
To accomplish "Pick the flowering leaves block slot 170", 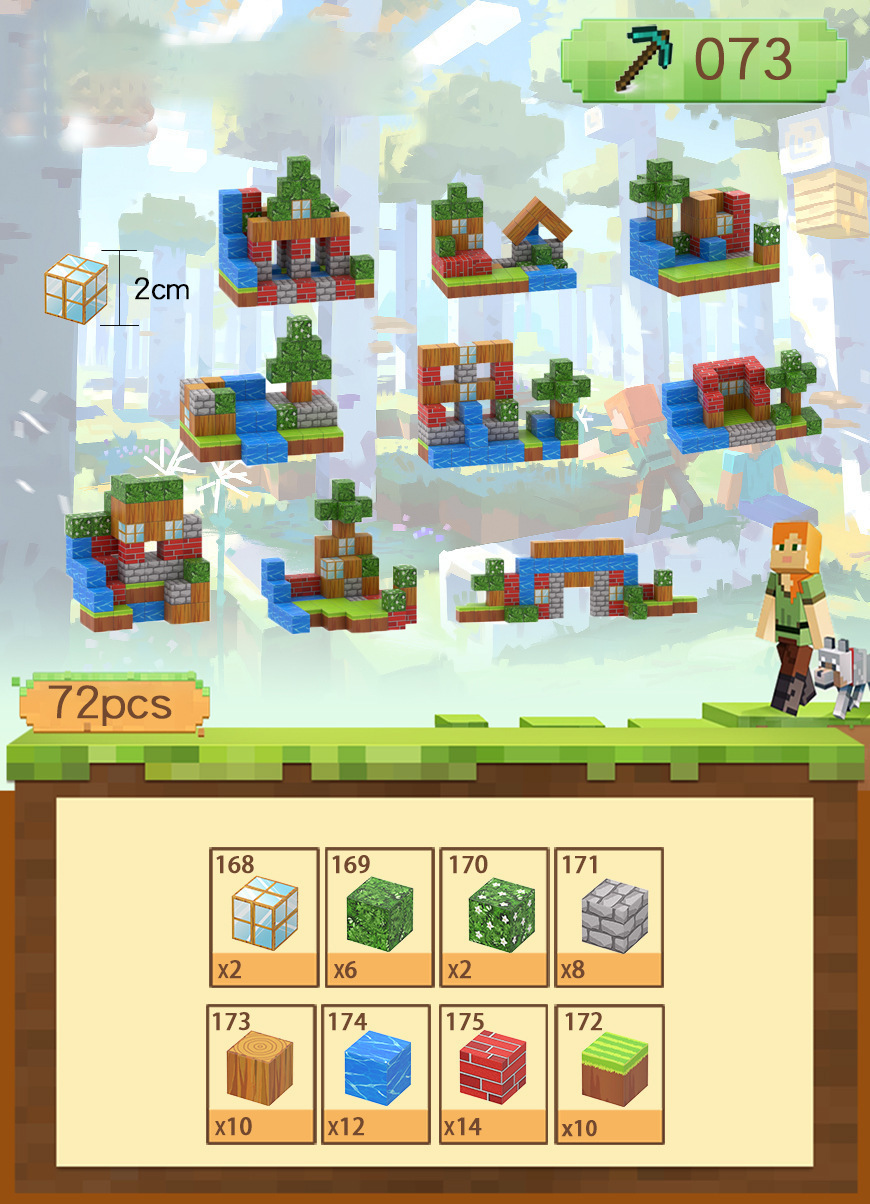I will pyautogui.click(x=494, y=917).
